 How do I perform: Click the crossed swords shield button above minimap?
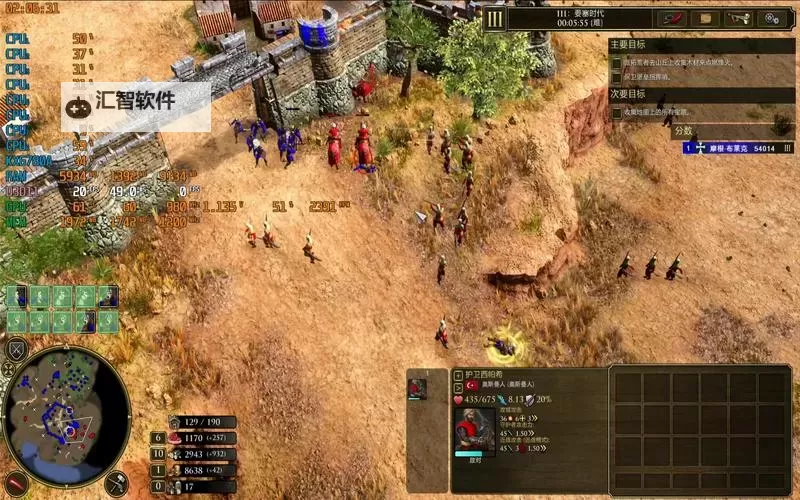coord(17,350)
